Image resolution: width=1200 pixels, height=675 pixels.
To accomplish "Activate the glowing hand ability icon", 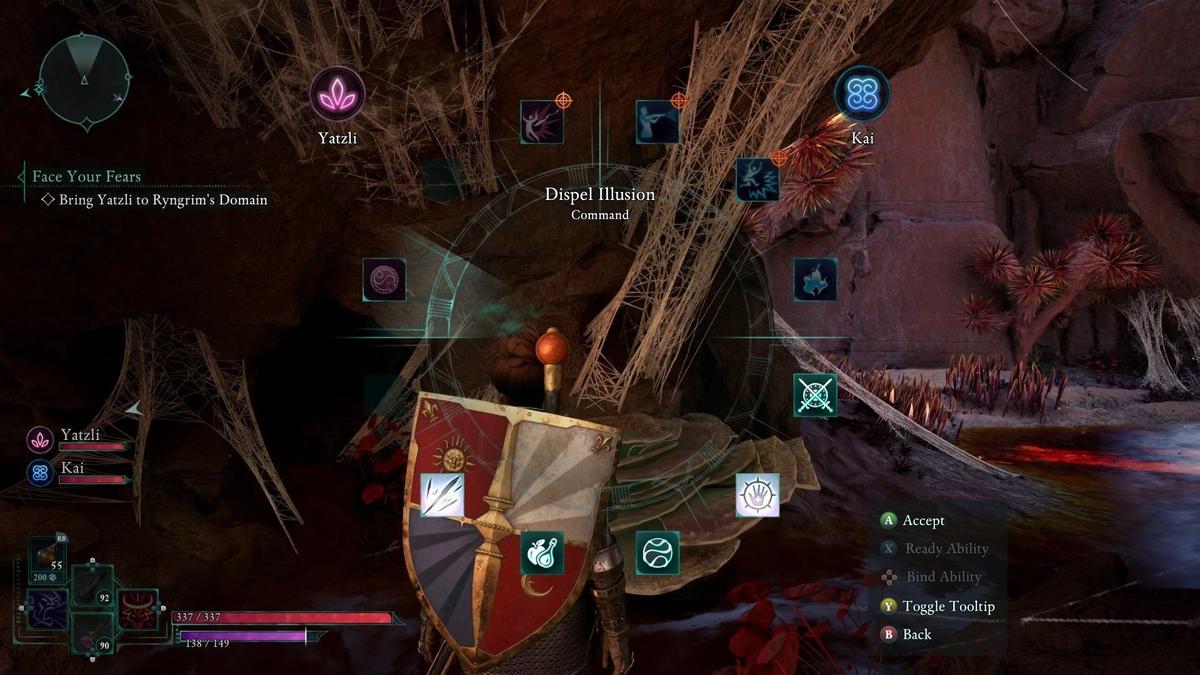I will [757, 495].
